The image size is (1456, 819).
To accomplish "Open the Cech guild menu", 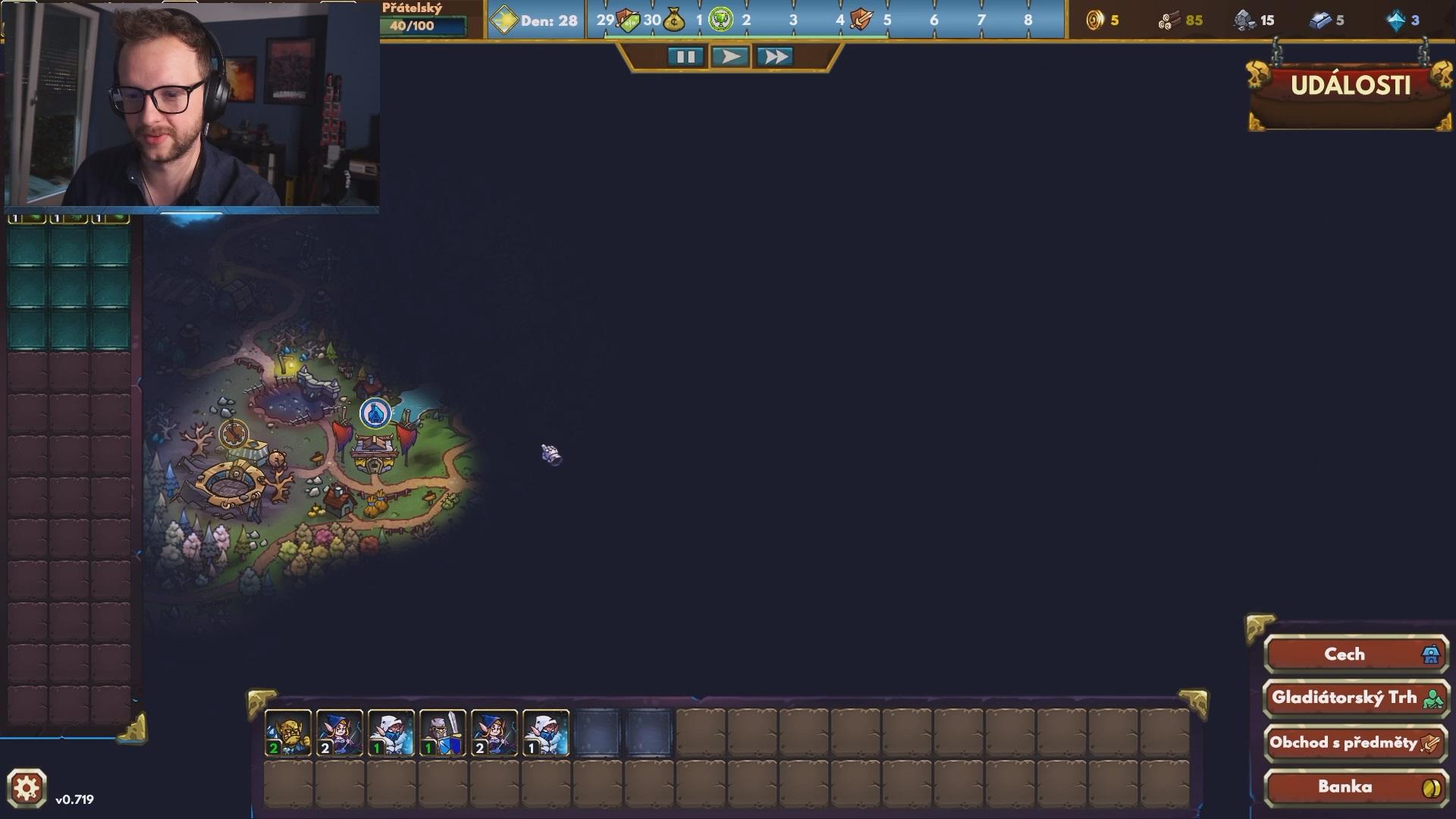I will pos(1355,654).
